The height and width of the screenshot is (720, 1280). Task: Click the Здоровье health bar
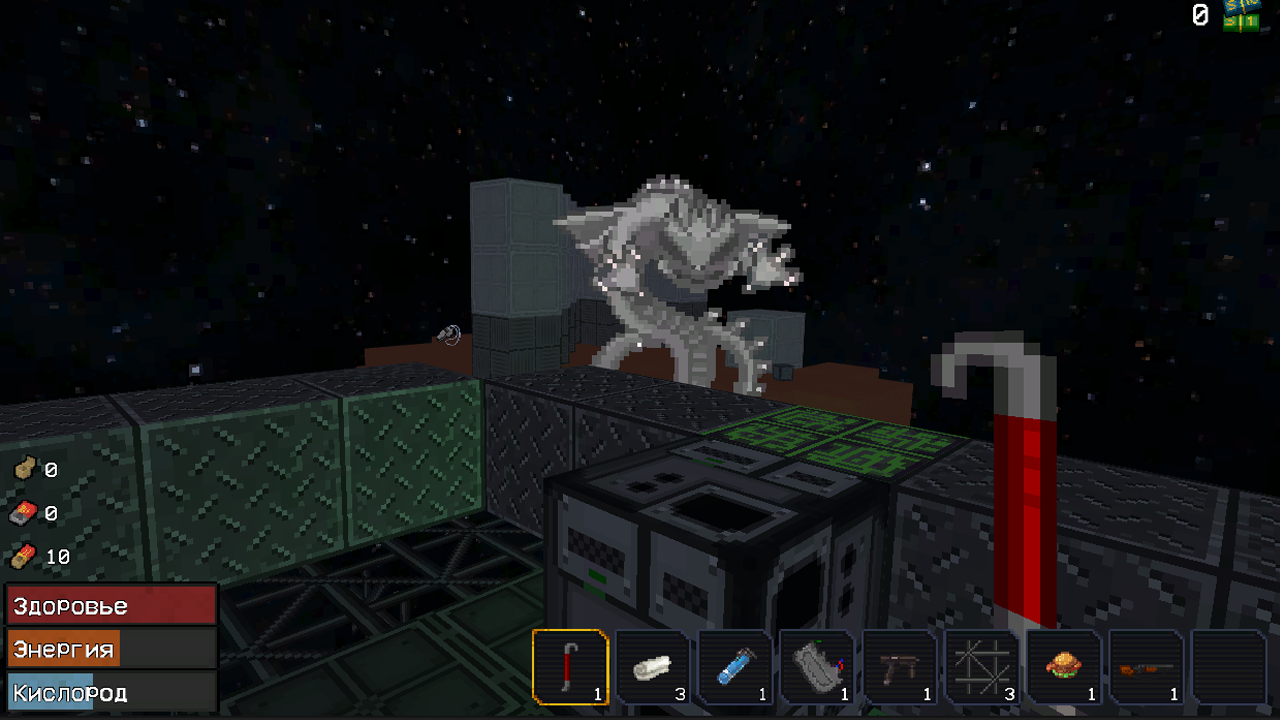110,605
